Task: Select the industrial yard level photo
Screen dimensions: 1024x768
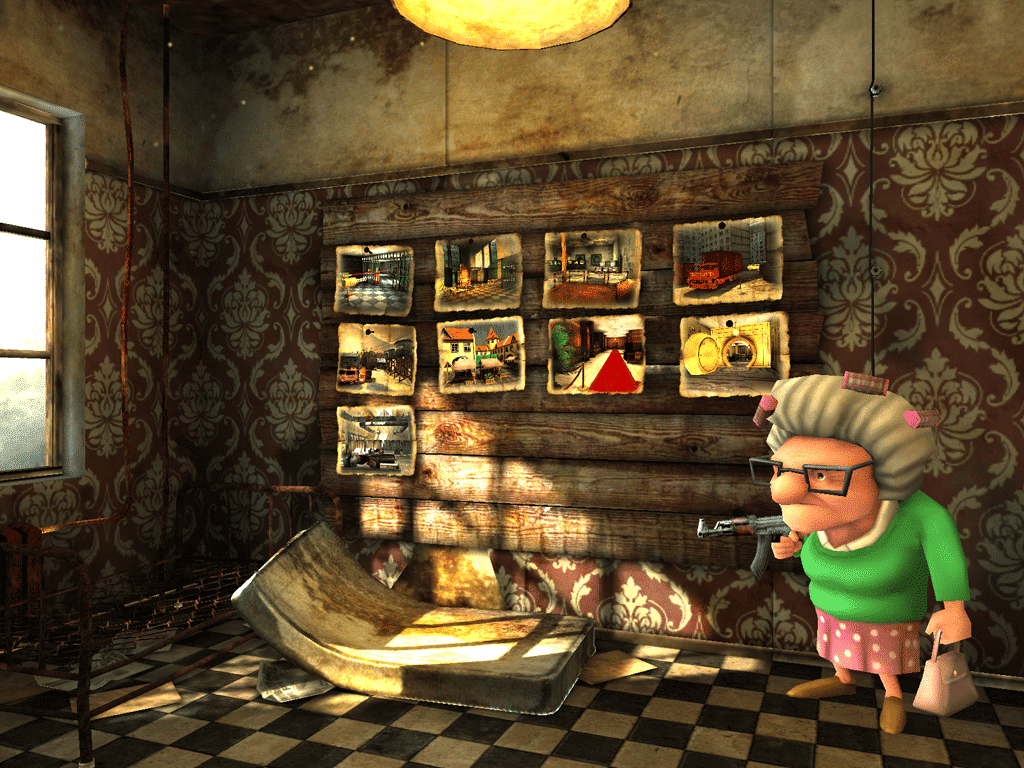Action: pos(376,358)
